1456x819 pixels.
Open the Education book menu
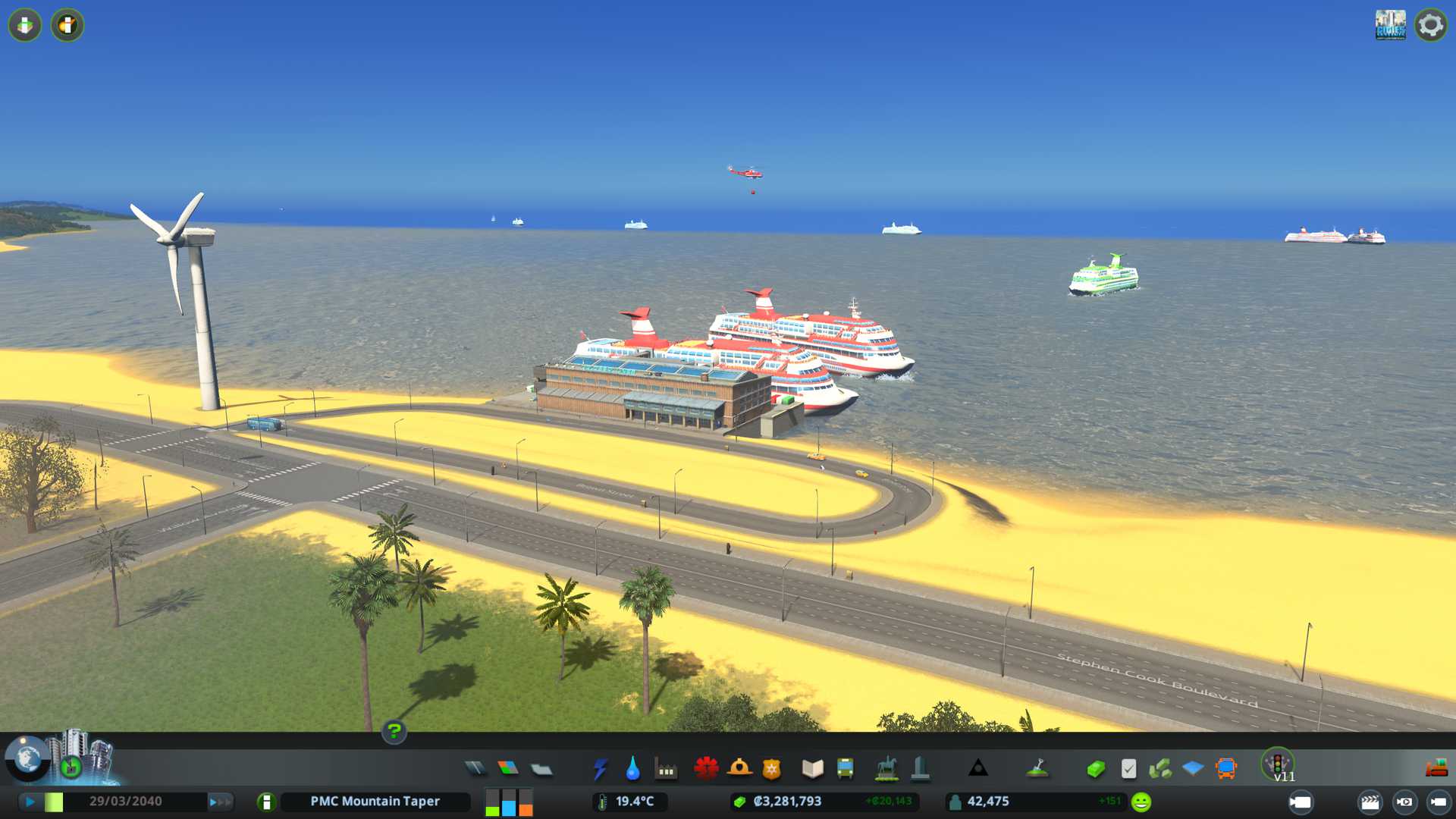point(812,769)
